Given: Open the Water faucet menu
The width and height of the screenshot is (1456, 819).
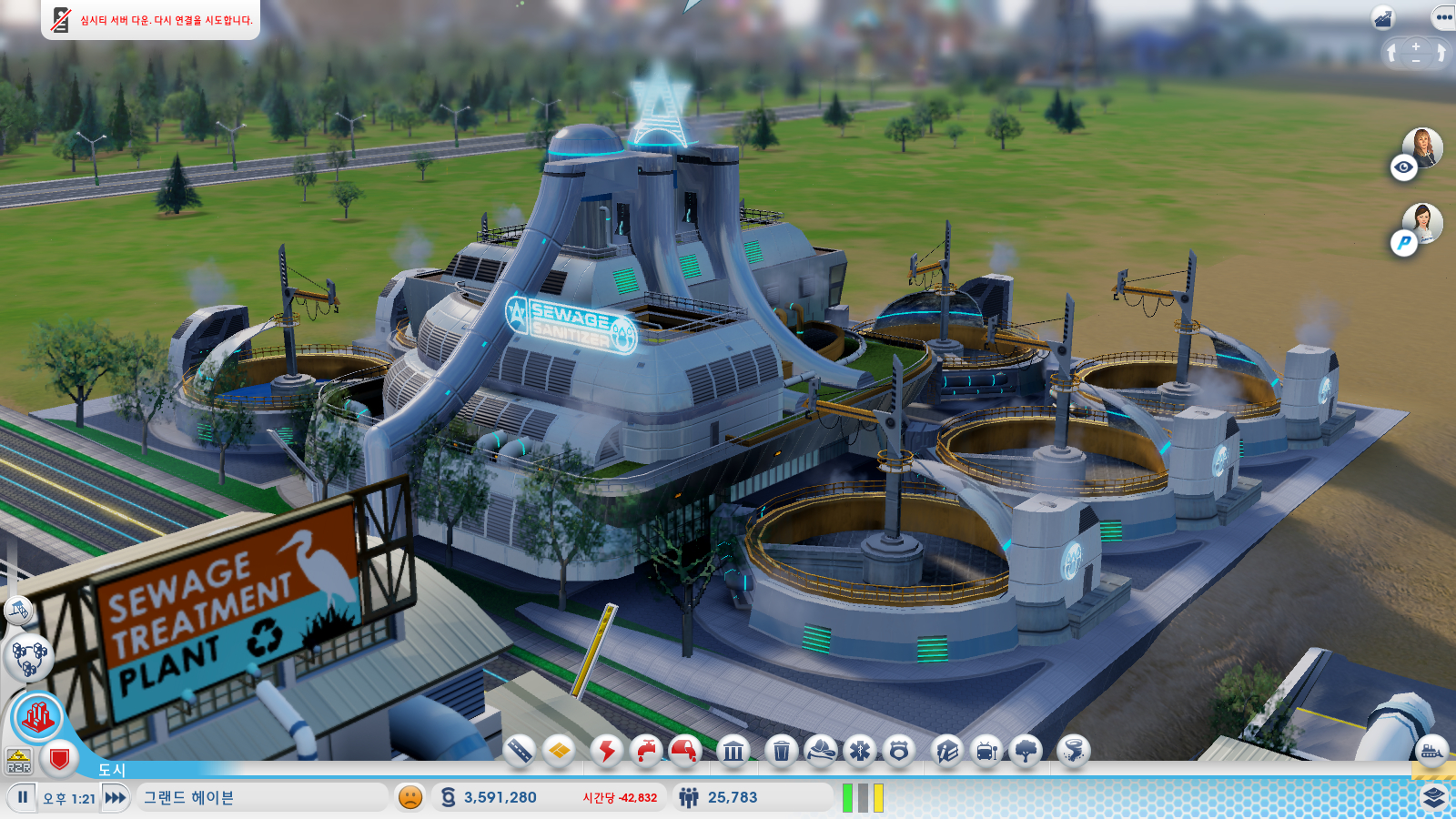Looking at the screenshot, I should pyautogui.click(x=646, y=751).
